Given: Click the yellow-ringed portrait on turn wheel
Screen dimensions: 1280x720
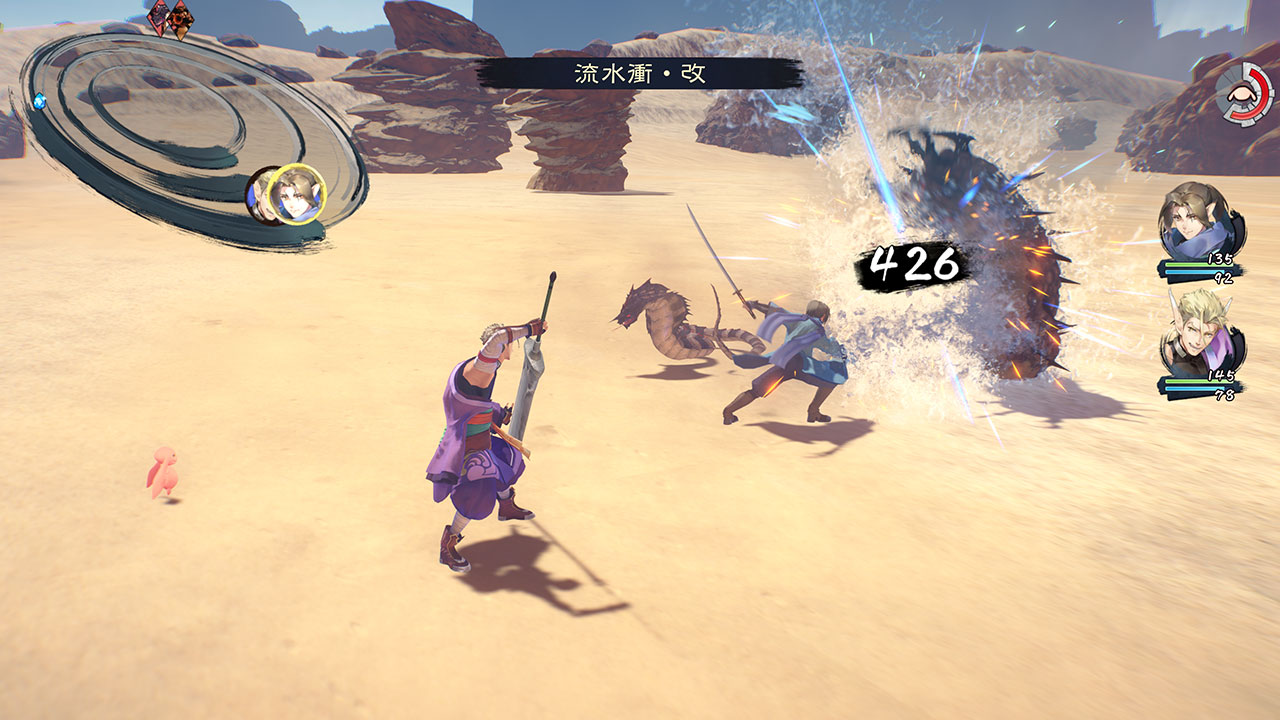Looking at the screenshot, I should click(297, 193).
